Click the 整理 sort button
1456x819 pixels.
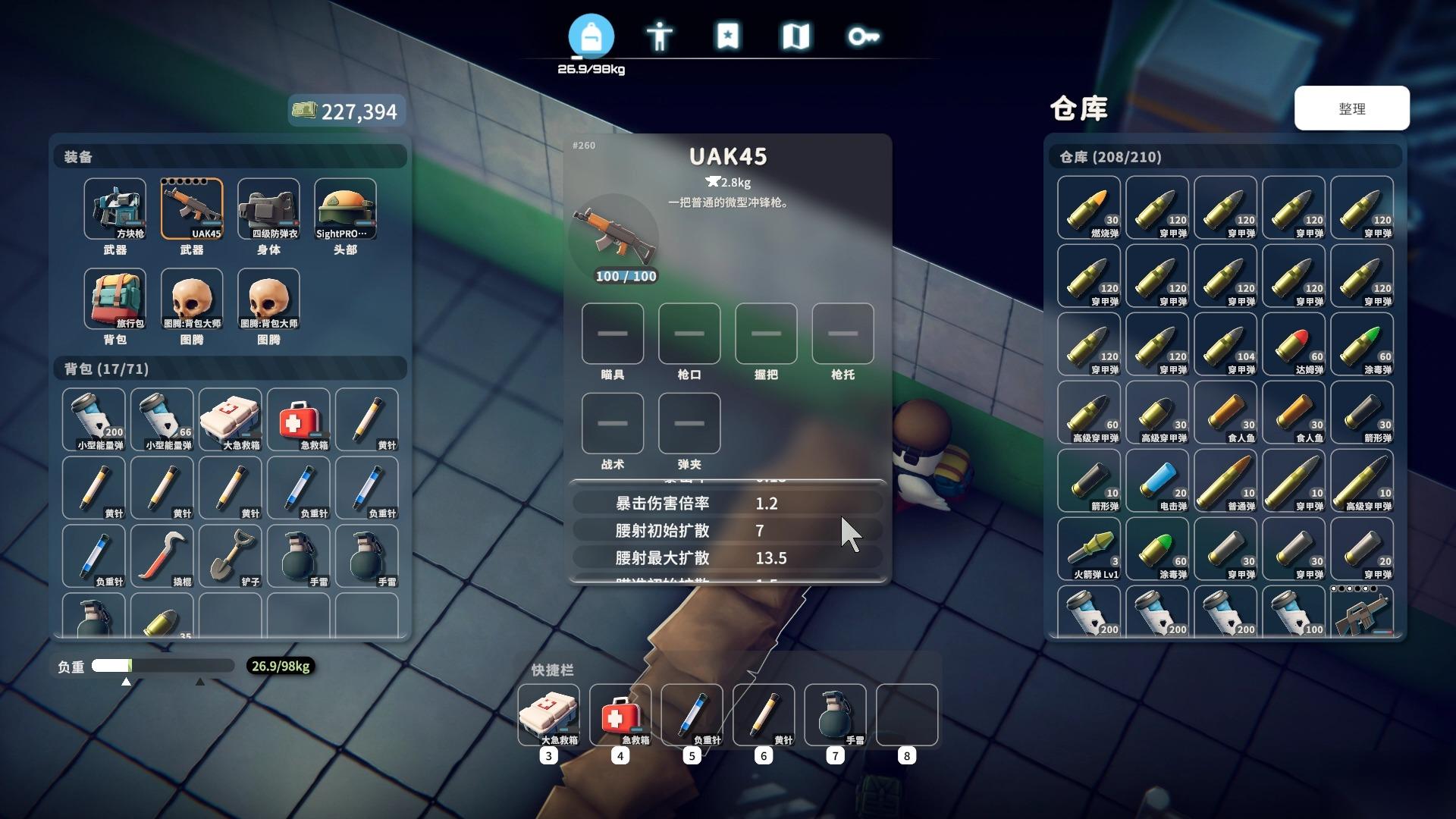point(1351,108)
